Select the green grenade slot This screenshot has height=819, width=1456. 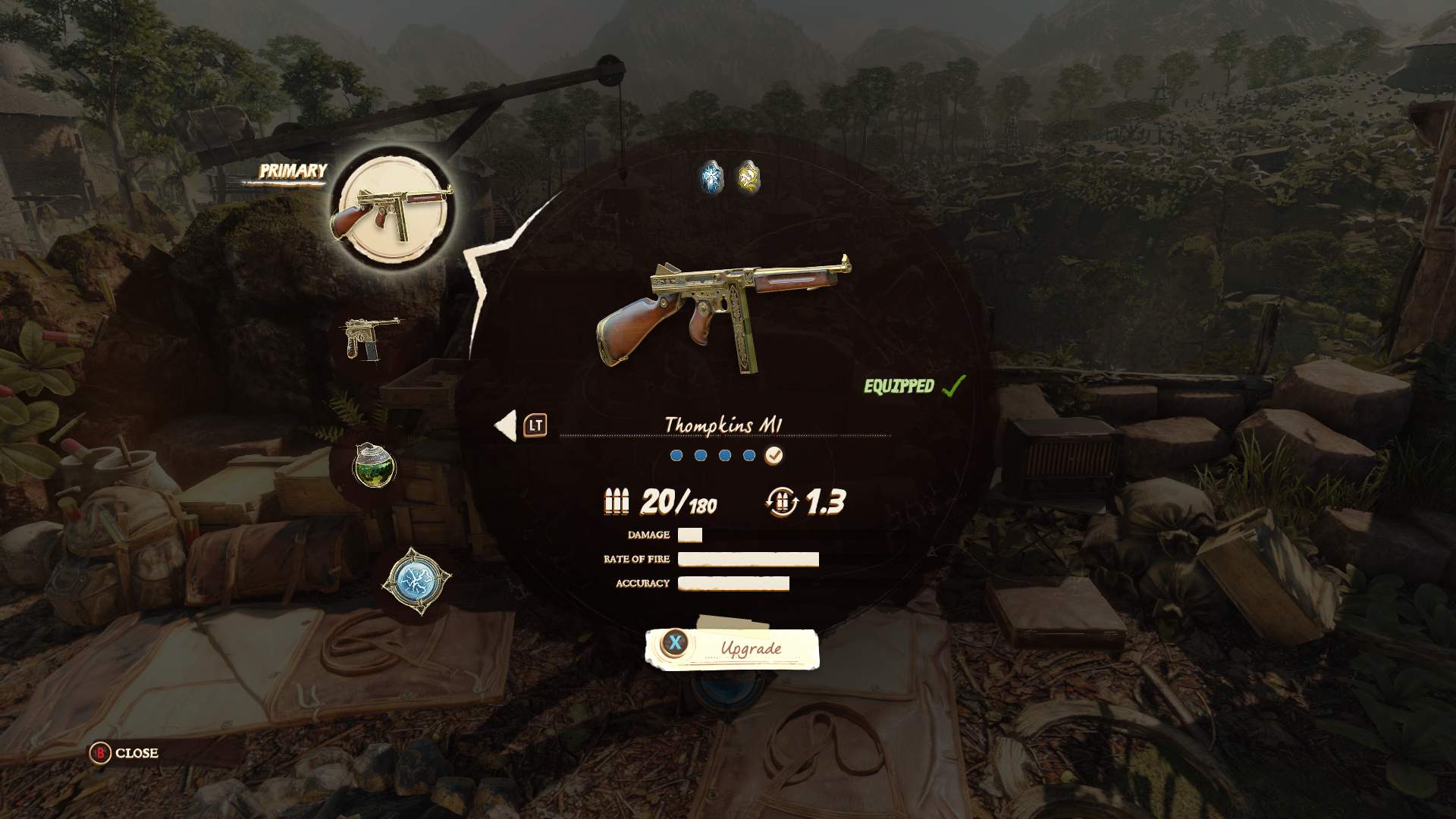tap(375, 464)
